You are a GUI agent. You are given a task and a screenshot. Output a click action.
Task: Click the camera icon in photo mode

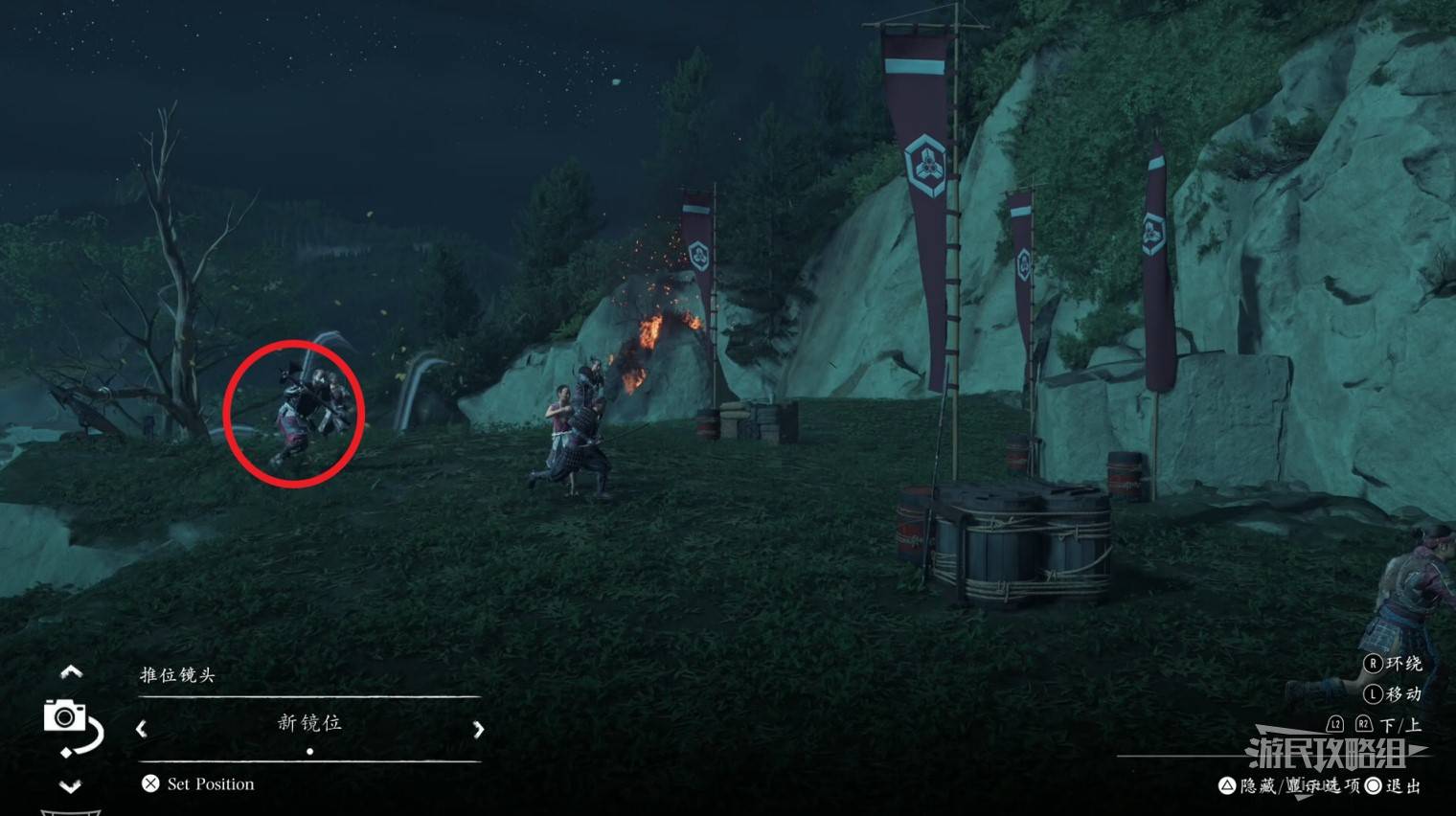click(65, 716)
